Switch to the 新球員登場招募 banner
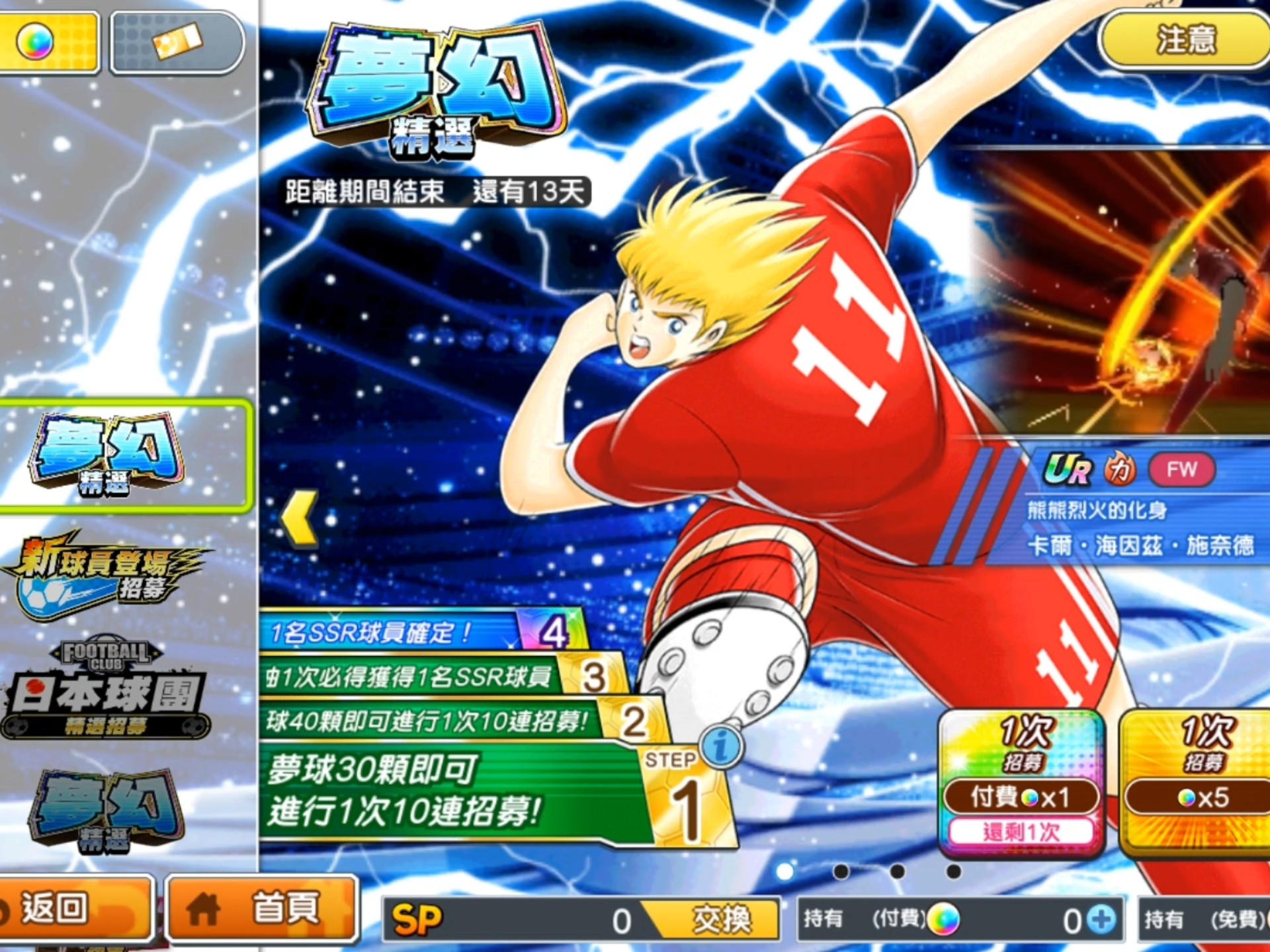The image size is (1270, 952). tap(106, 575)
